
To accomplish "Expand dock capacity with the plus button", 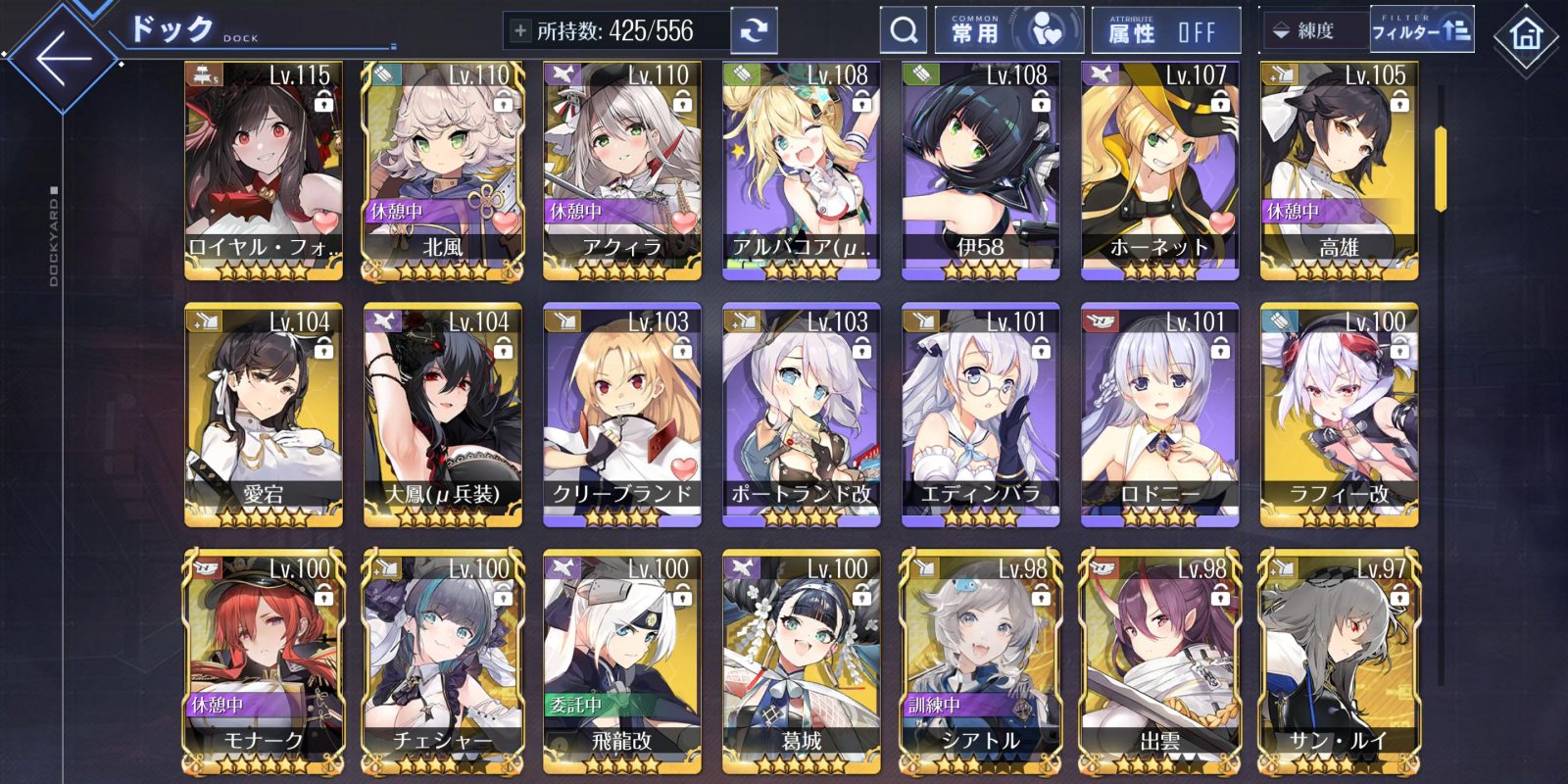I will 519,31.
